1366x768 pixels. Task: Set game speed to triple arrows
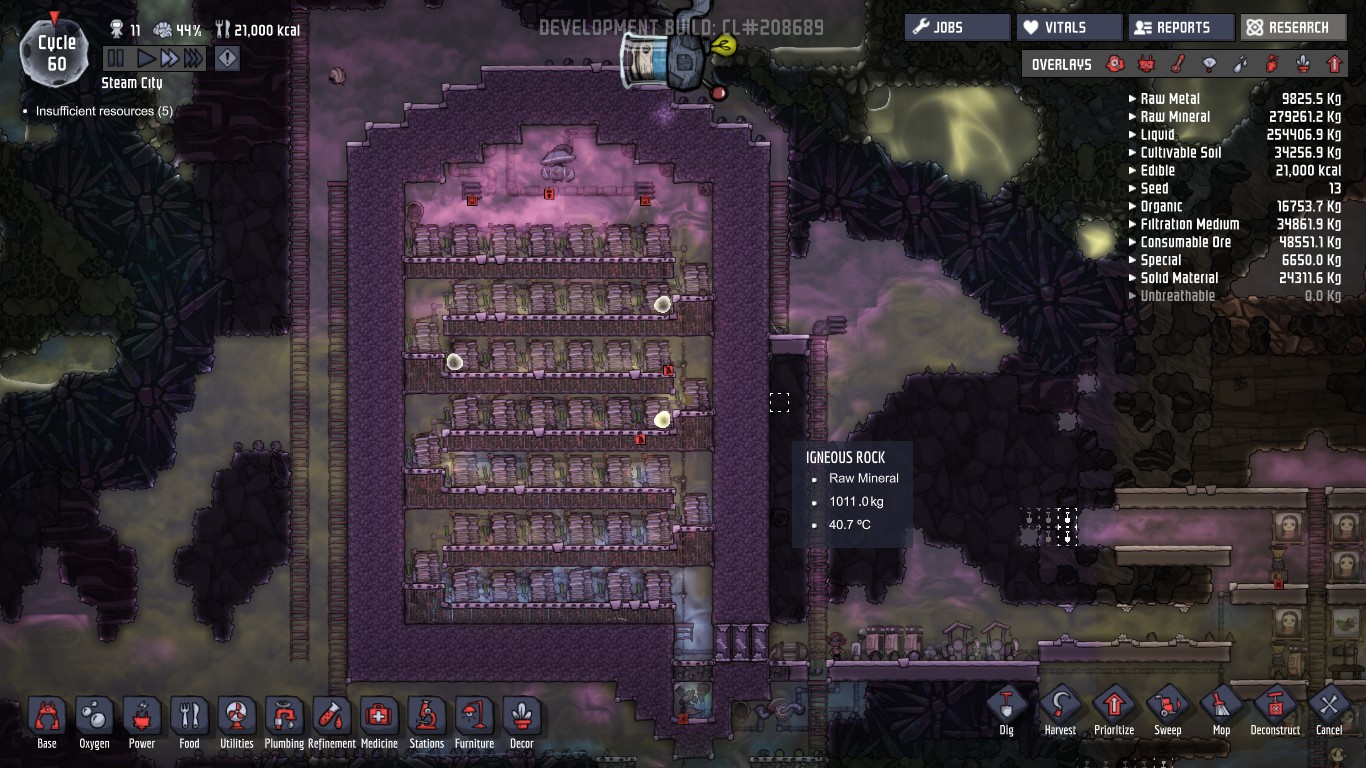click(193, 59)
